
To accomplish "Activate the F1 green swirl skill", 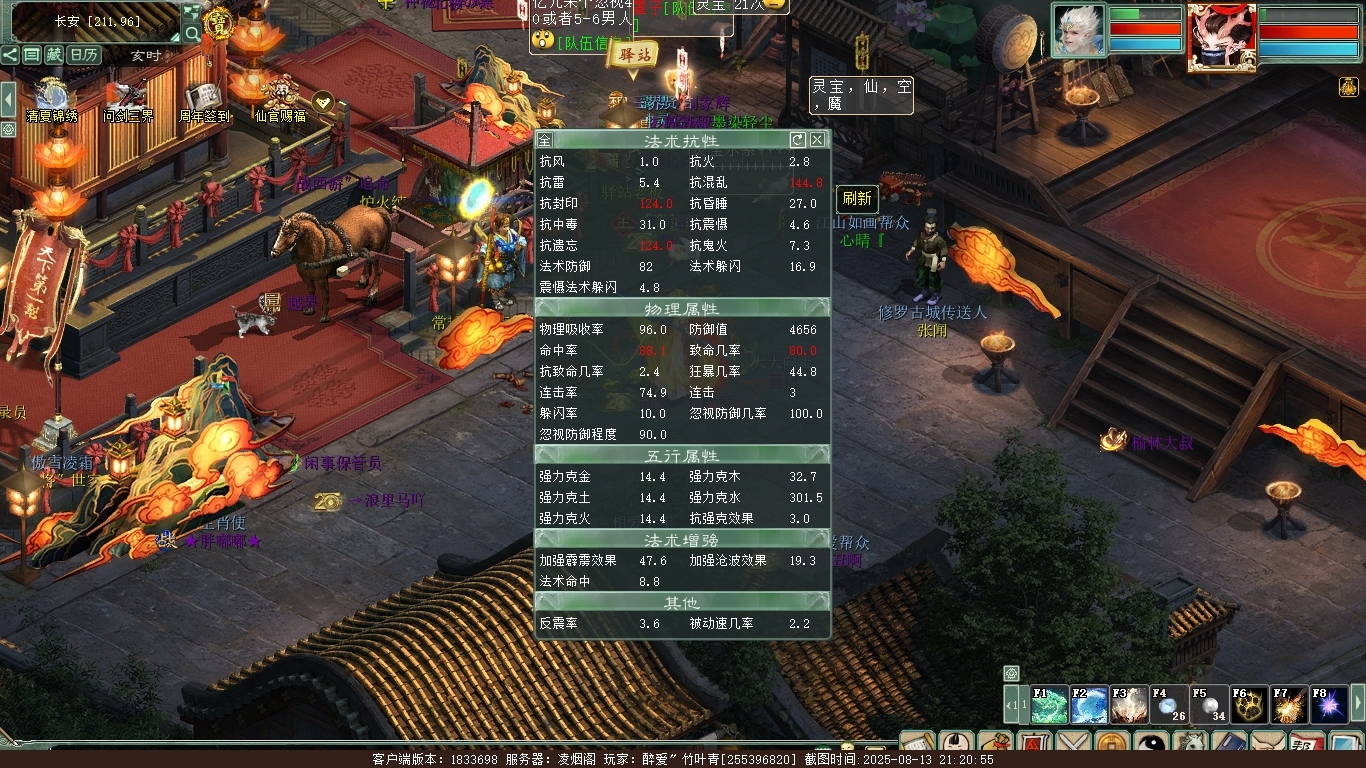I will 1050,705.
